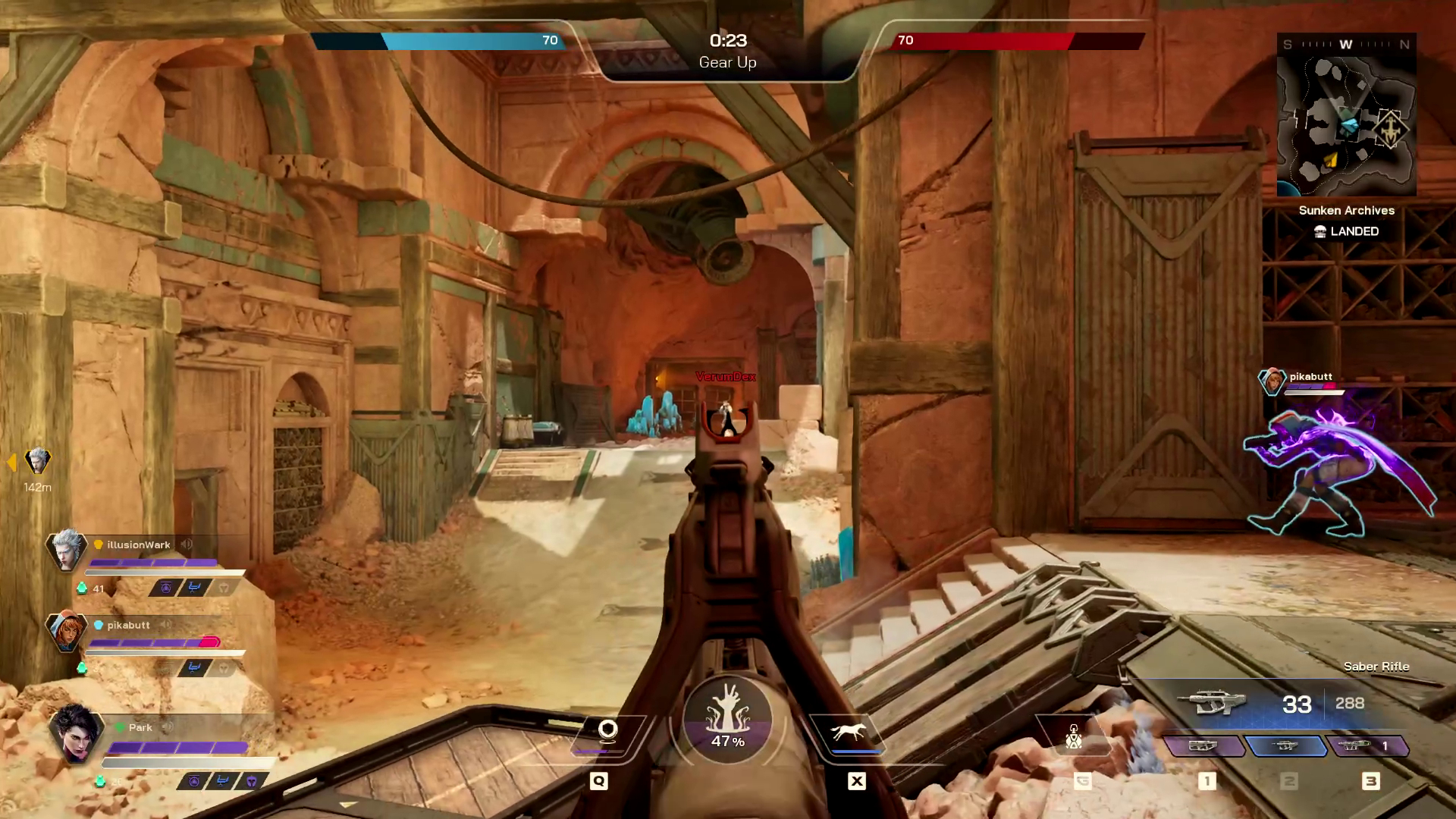The width and height of the screenshot is (1456, 819).
Task: Use the running horse ability
Action: tap(848, 732)
